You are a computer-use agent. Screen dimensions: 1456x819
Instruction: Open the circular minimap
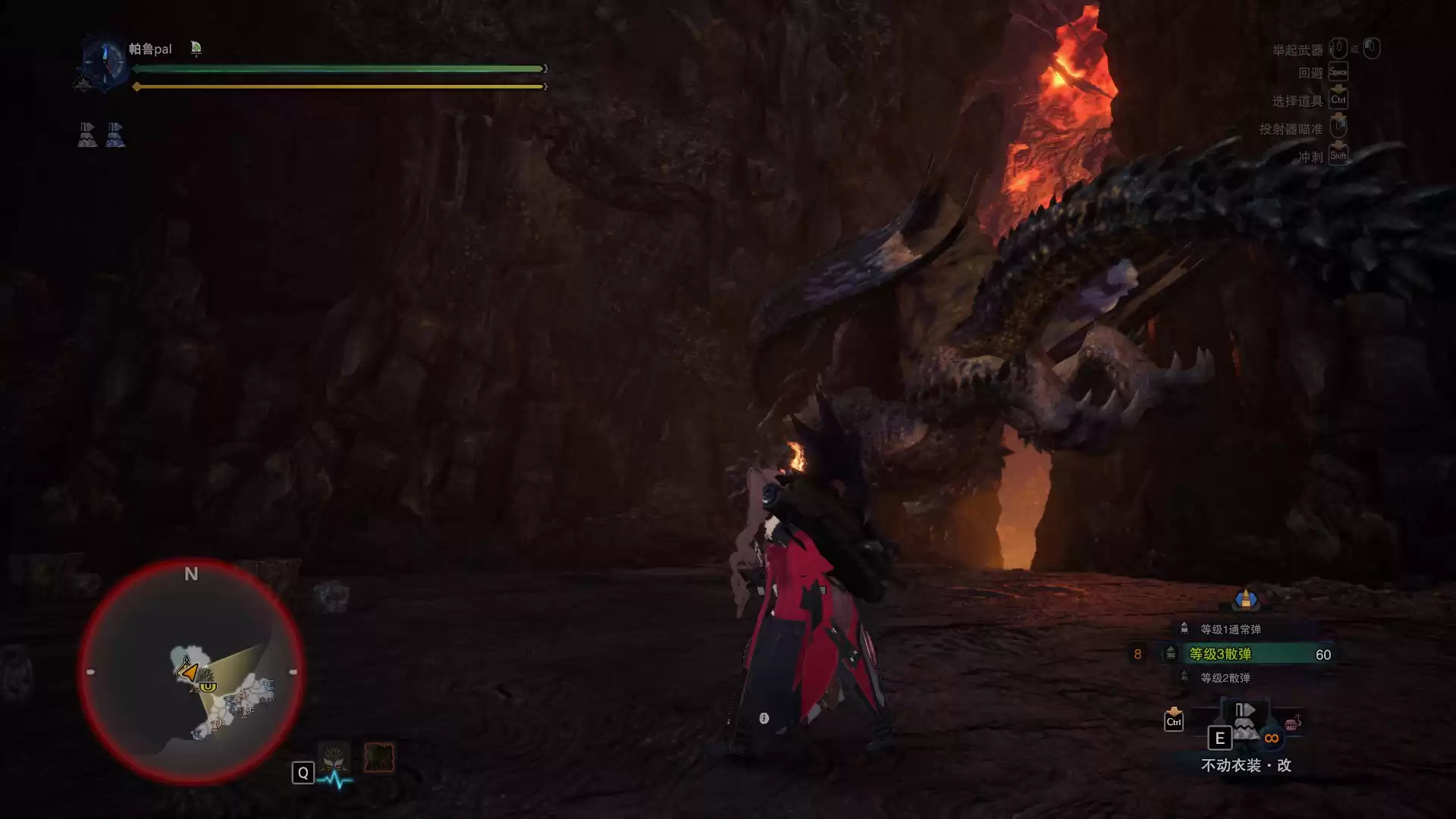coord(191,672)
